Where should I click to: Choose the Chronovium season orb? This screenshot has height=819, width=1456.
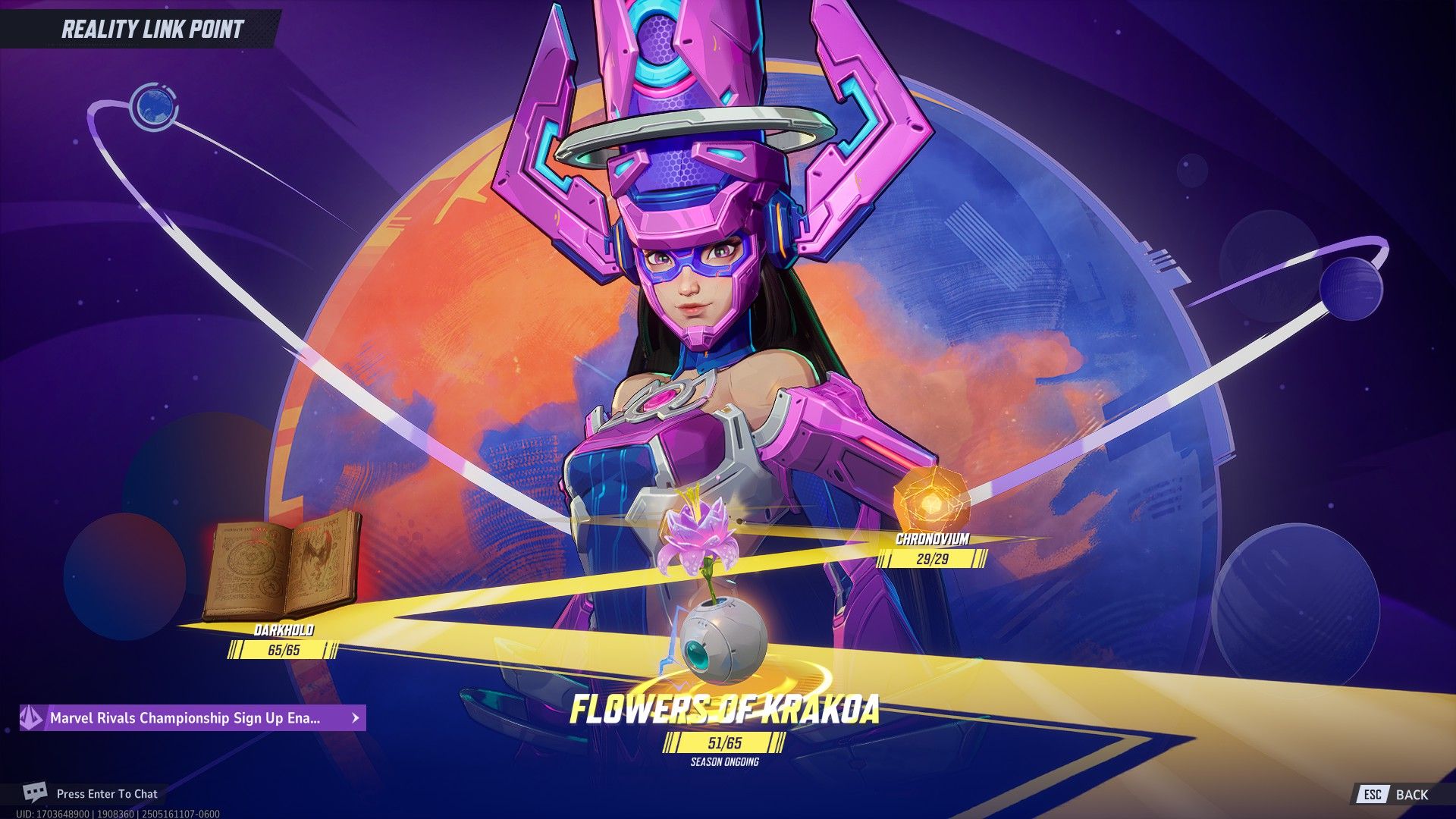point(930,502)
